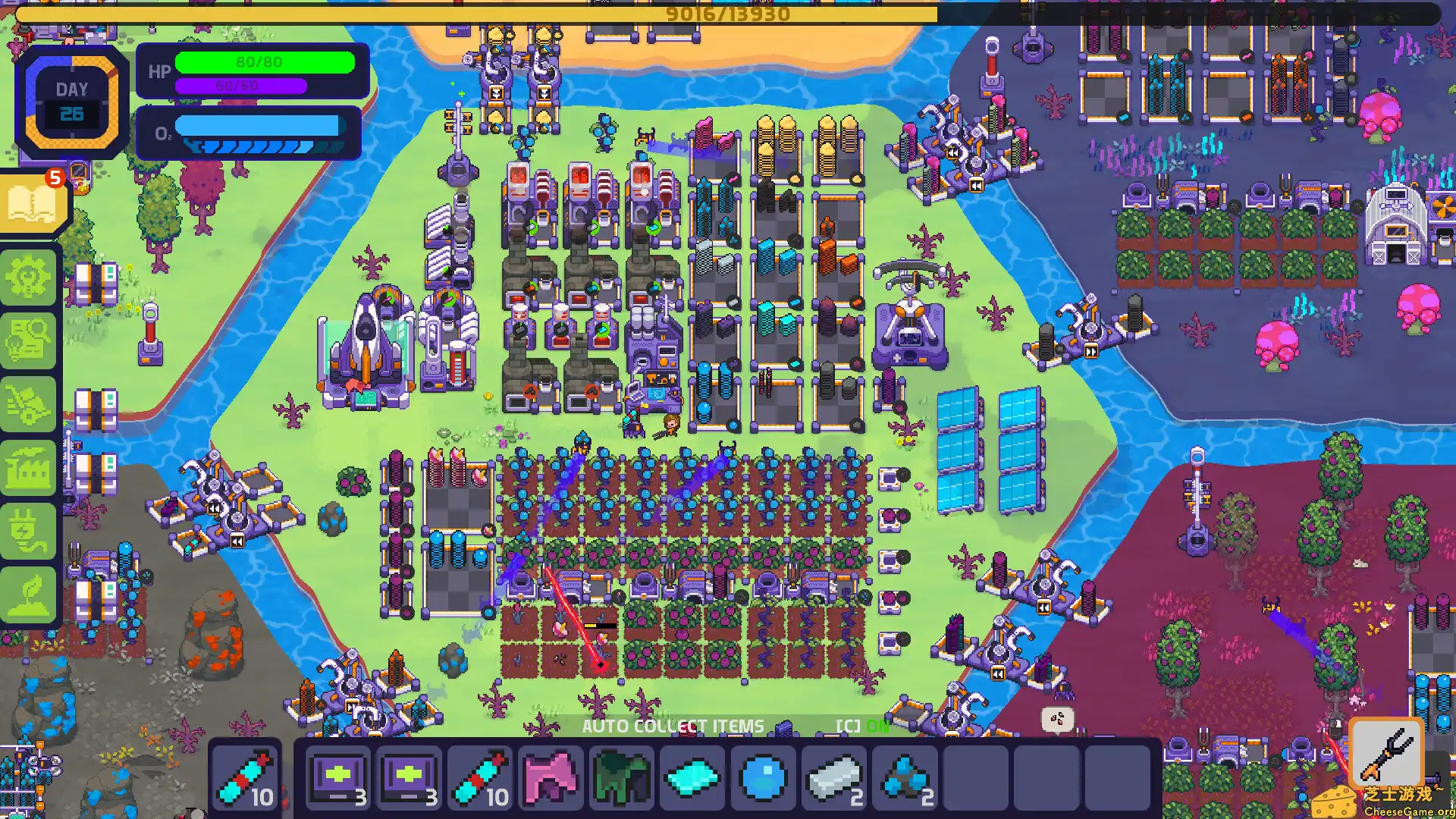Open the Day 26 calendar display
The image size is (1456, 819).
coord(71,99)
